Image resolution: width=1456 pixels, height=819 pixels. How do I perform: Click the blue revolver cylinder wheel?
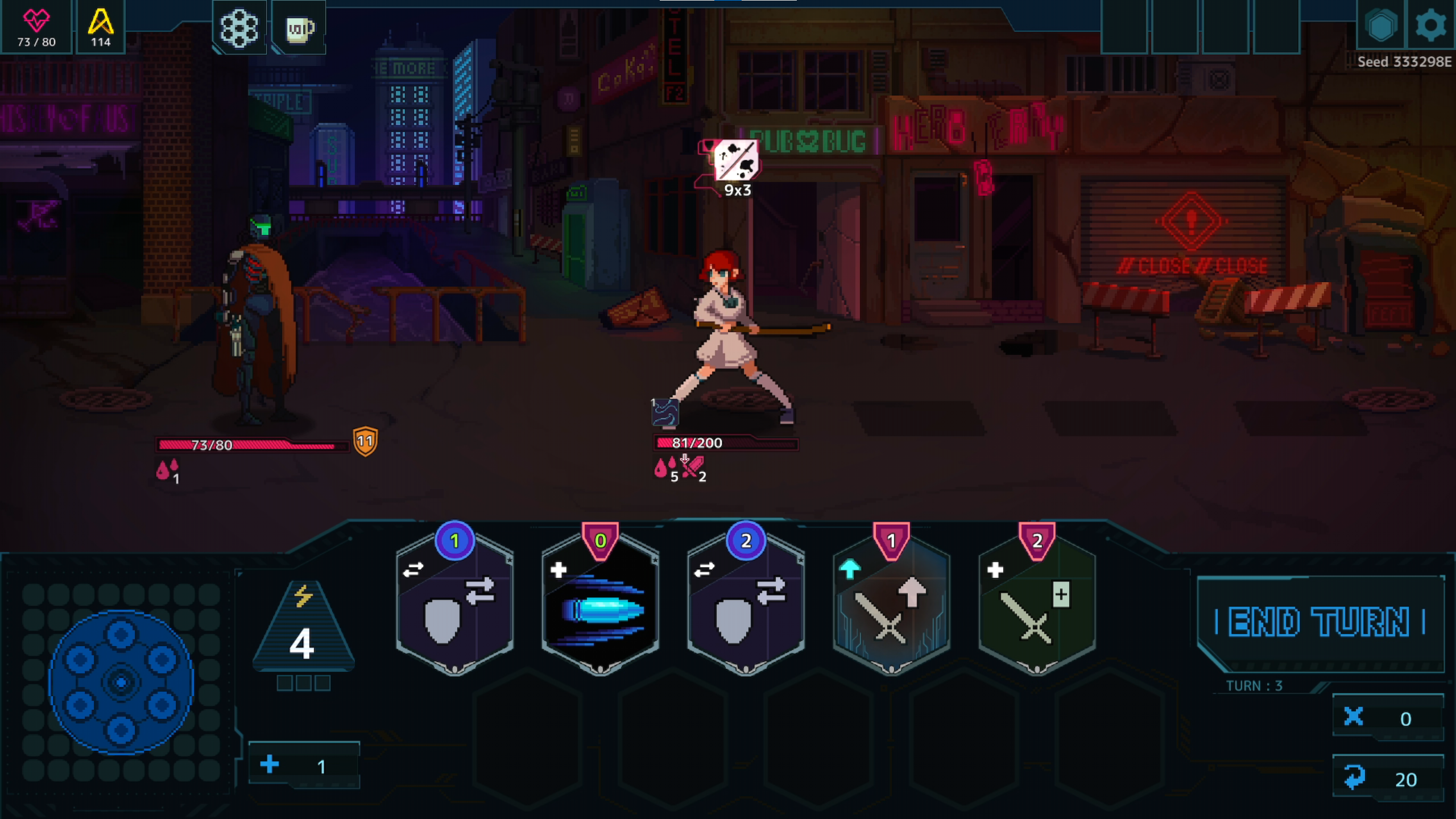pos(121,682)
